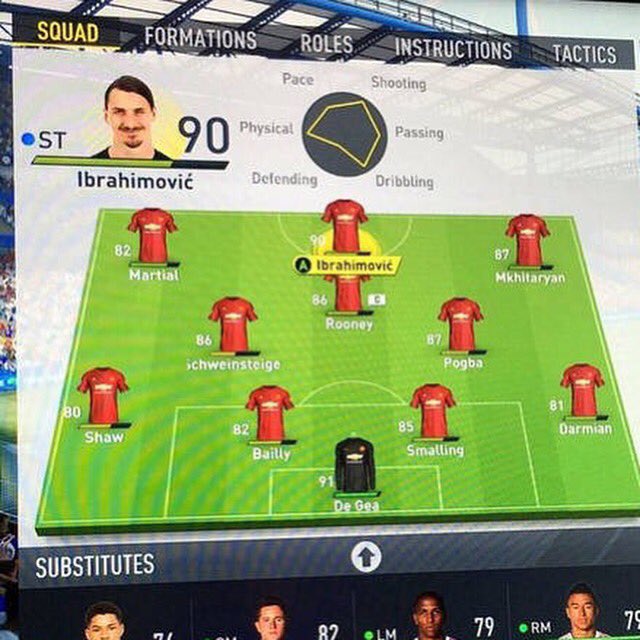The width and height of the screenshot is (640, 640).
Task: Switch to the Roles tab
Action: coord(326,44)
